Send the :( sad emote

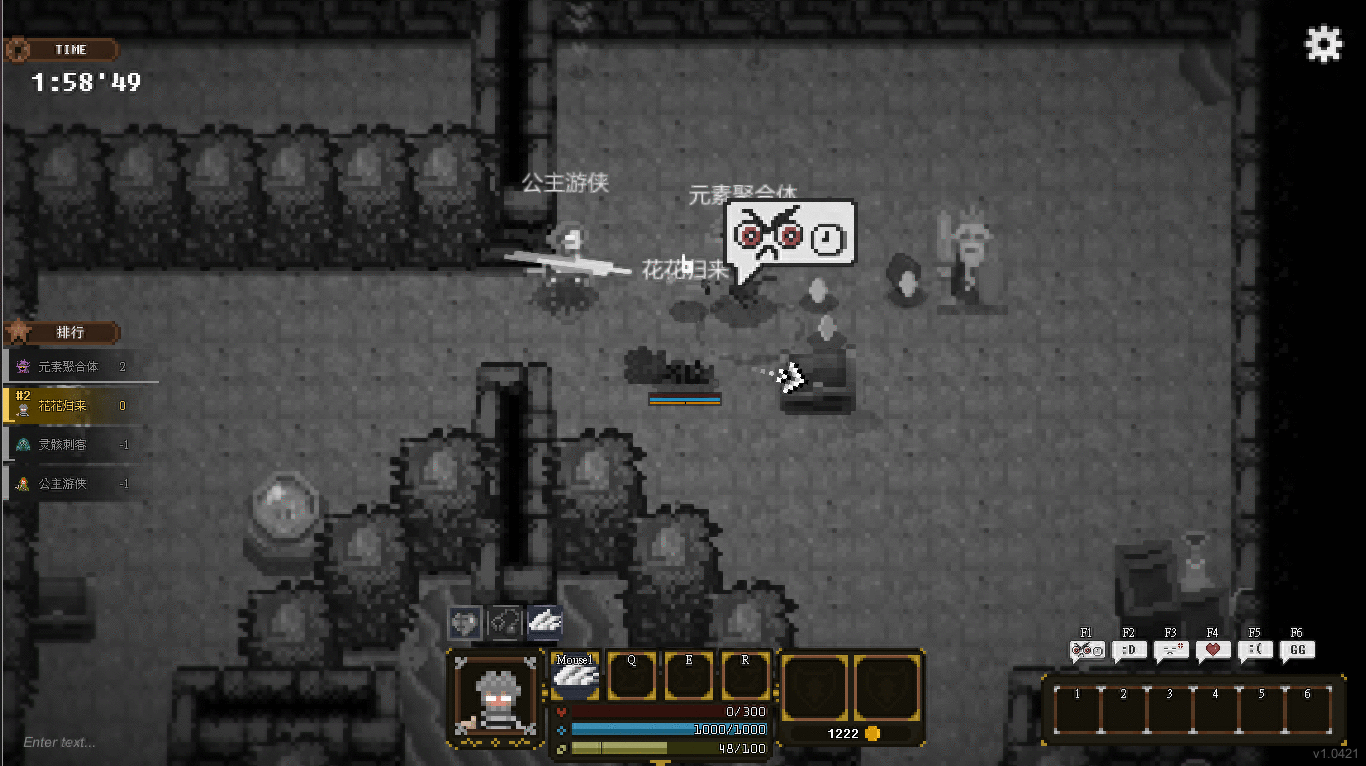point(1254,651)
